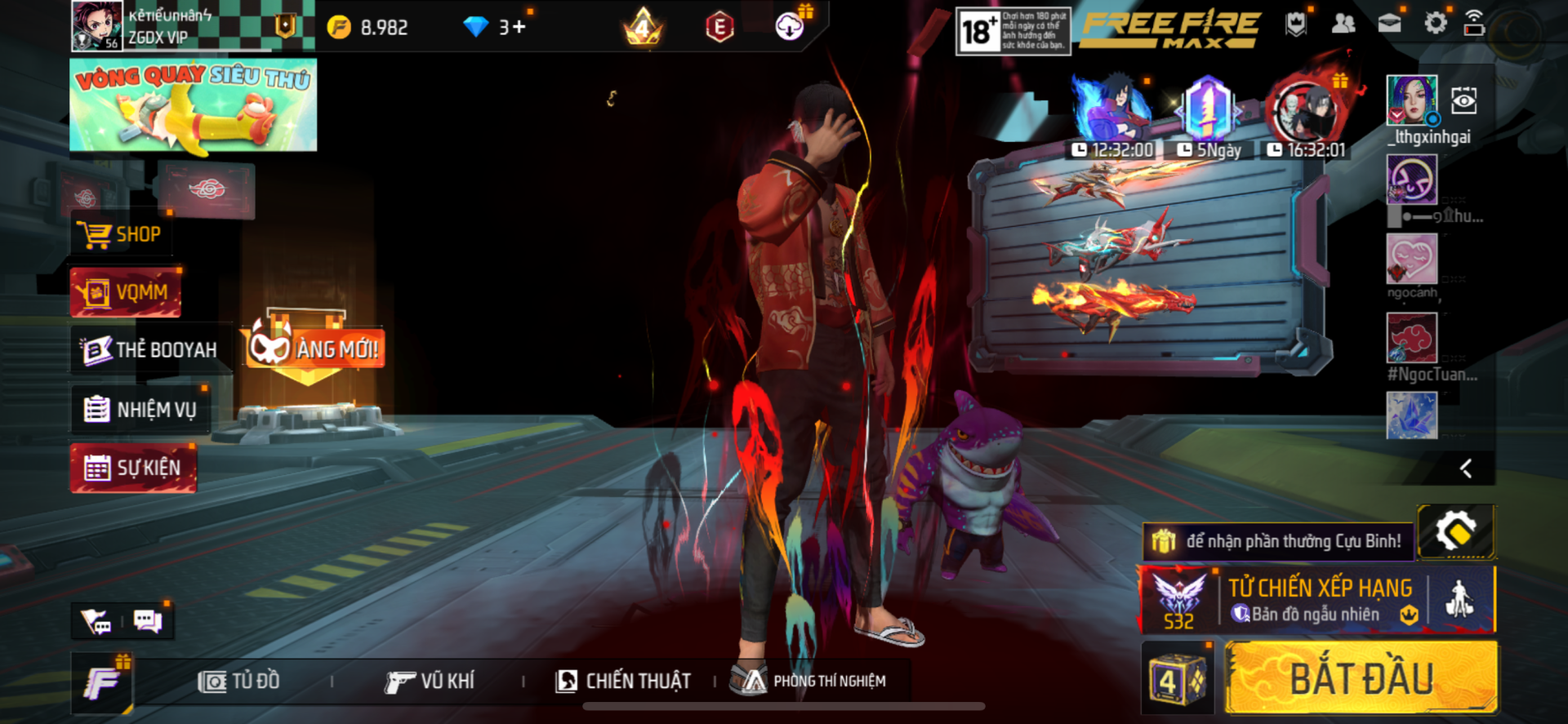Open the CHIẾN THUẬT tactics tab
The image size is (1568, 724).
coord(623,681)
